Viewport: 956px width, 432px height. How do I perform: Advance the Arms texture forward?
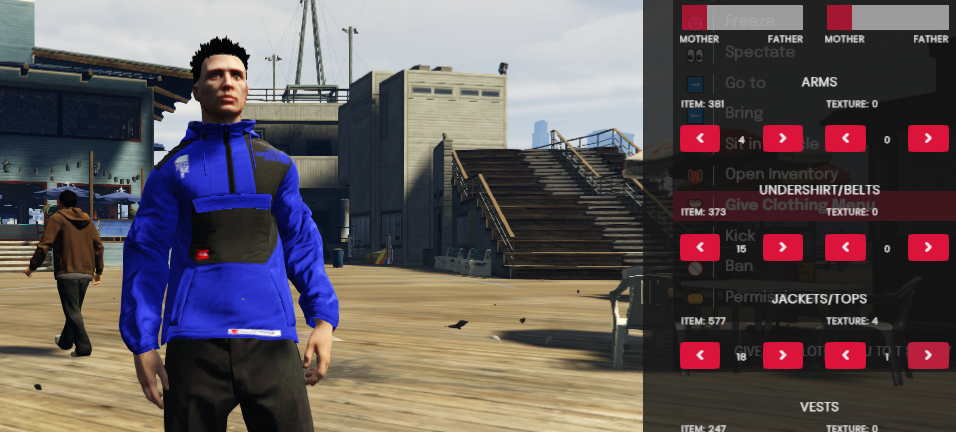tap(928, 139)
